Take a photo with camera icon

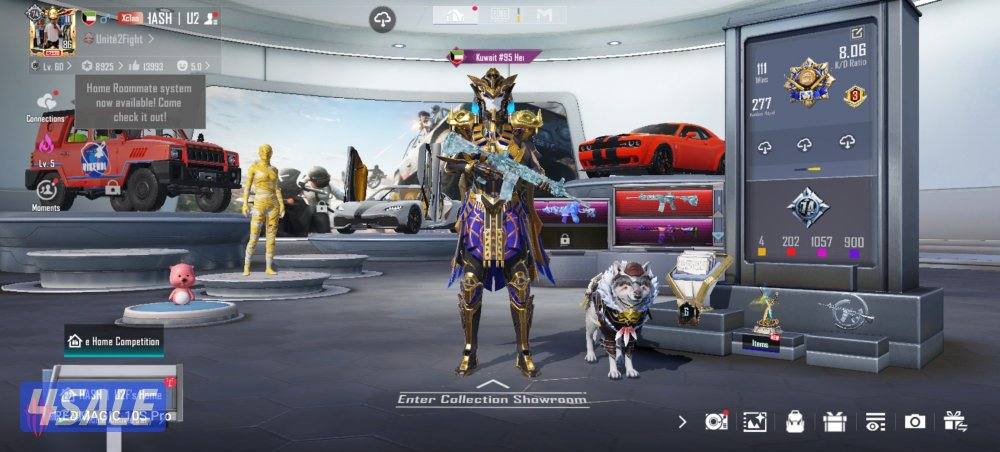click(x=914, y=422)
